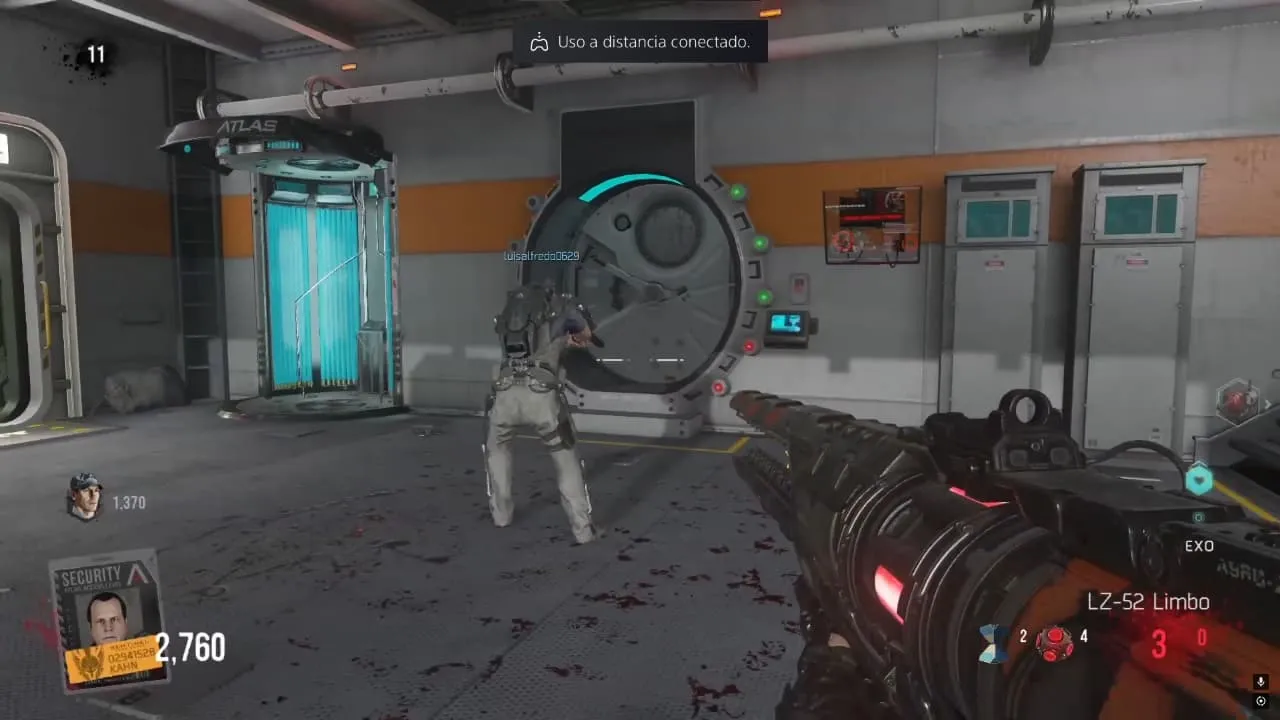
Task: Select the teammate portrait with the cap
Action: (84, 496)
